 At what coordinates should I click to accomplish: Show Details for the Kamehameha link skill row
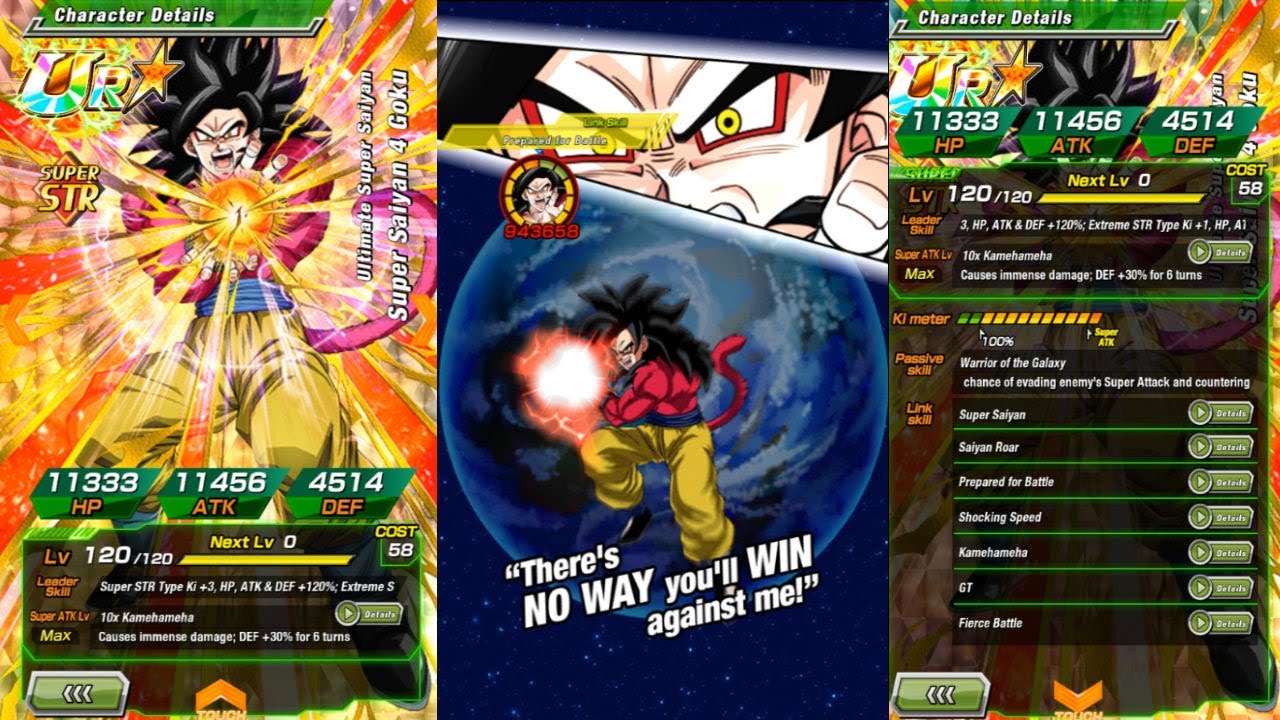pyautogui.click(x=1221, y=552)
